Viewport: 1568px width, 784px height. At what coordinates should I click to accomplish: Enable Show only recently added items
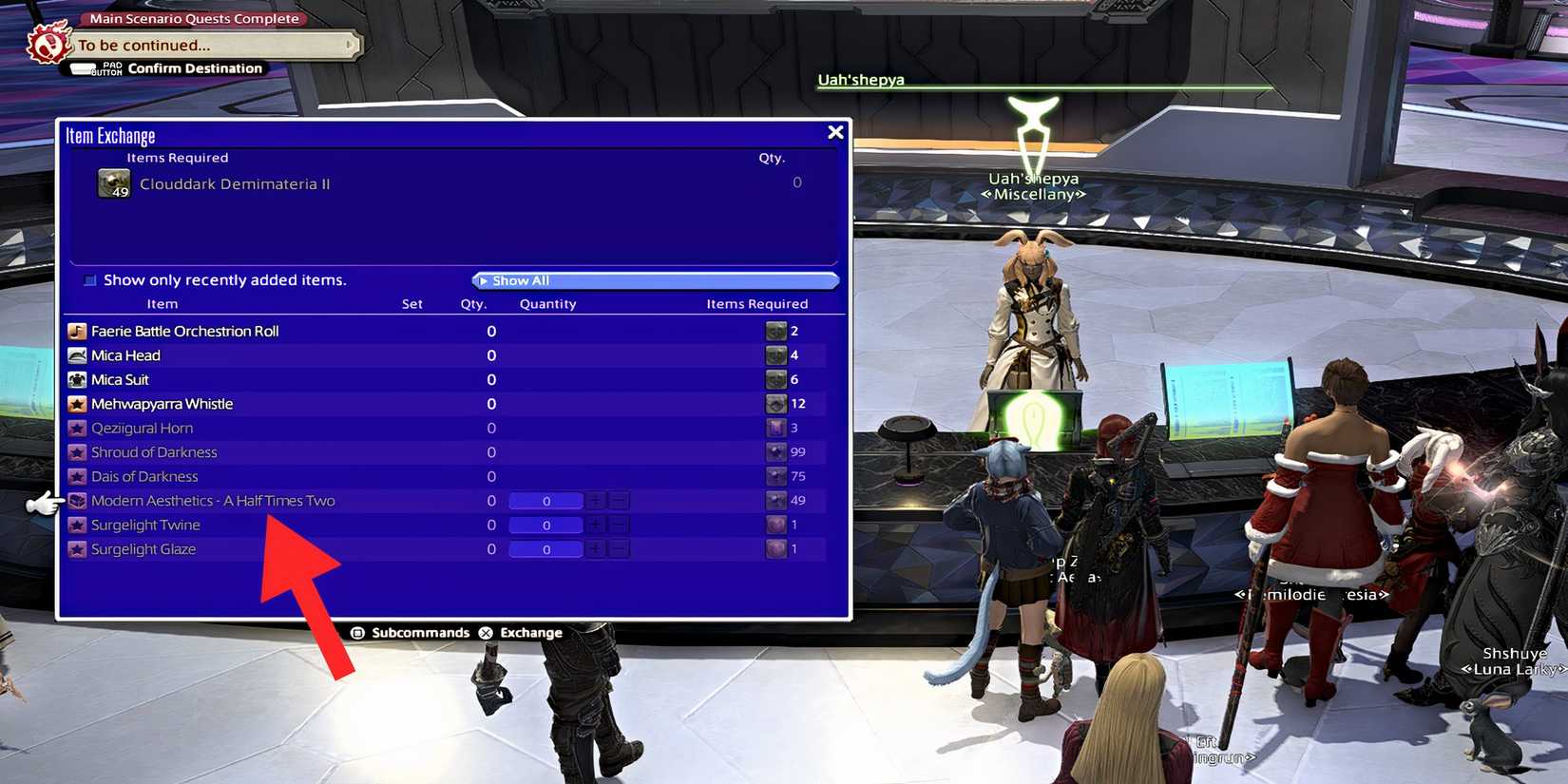coord(90,279)
